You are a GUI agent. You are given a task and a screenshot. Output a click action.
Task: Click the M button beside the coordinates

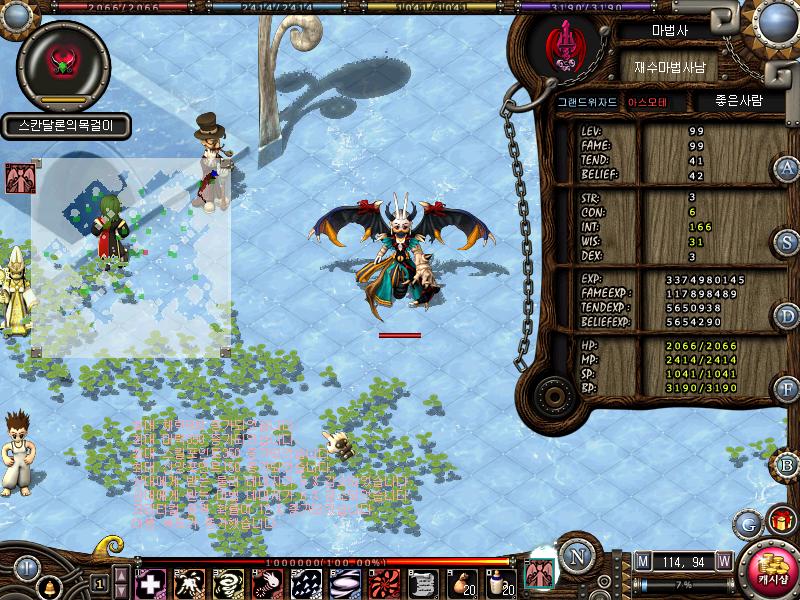pos(643,562)
